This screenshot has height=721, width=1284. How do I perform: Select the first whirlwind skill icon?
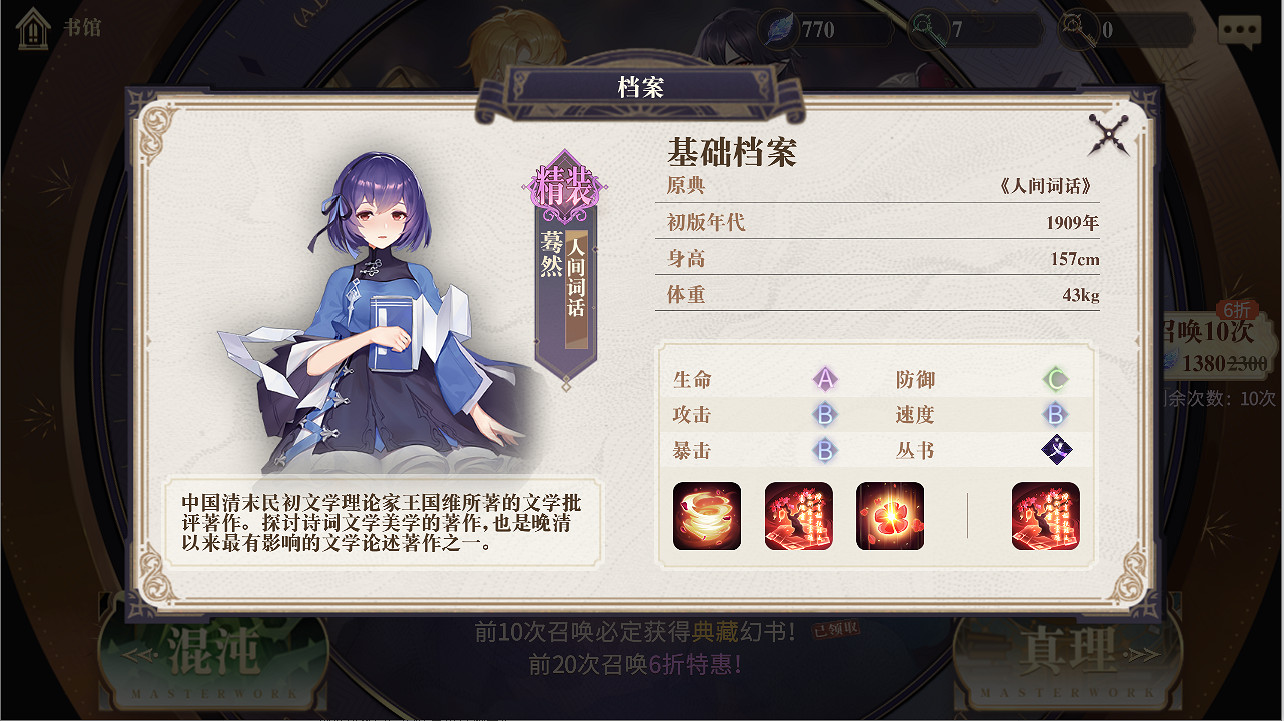click(708, 517)
